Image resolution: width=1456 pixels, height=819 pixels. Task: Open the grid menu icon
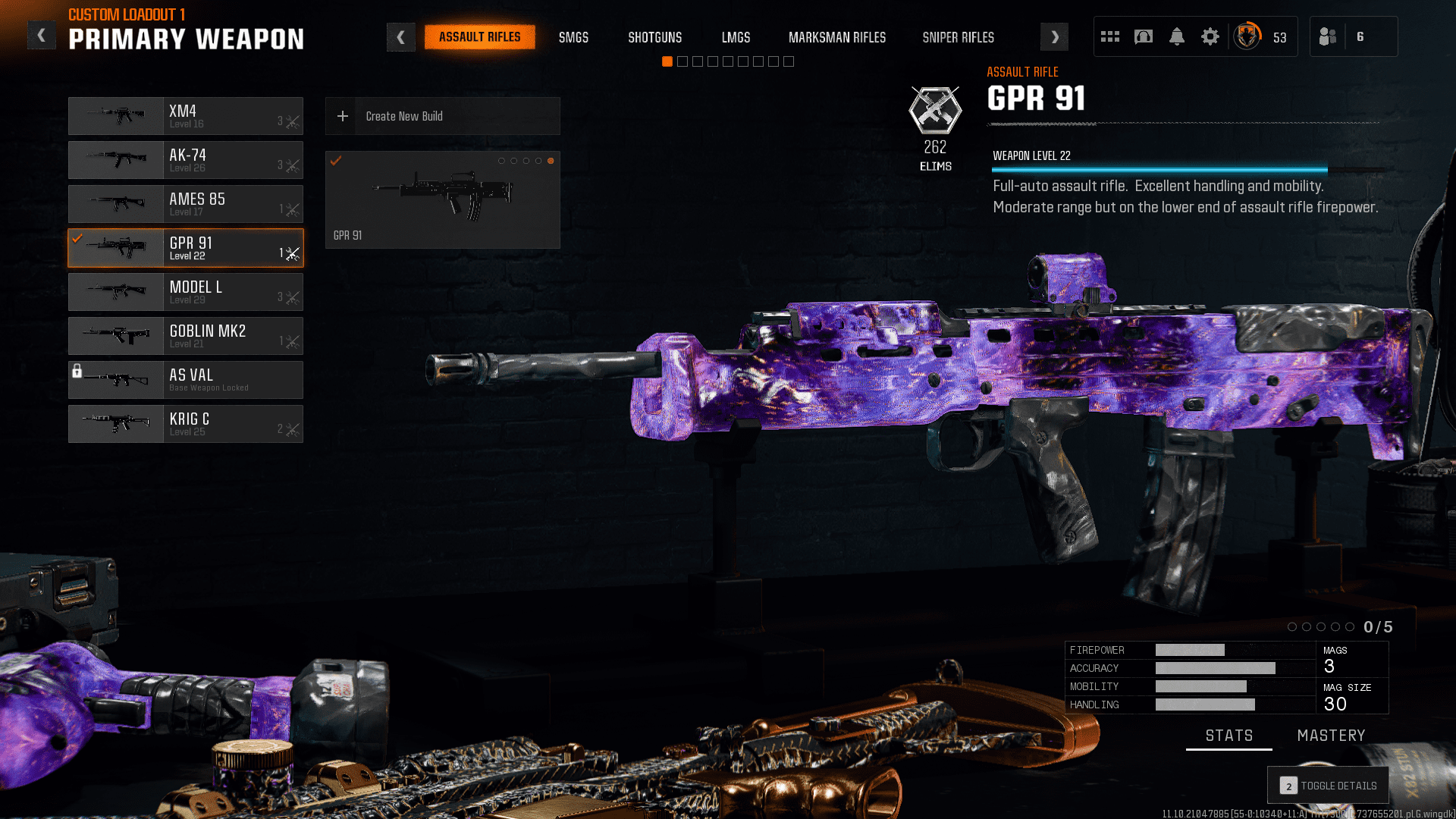pyautogui.click(x=1110, y=36)
